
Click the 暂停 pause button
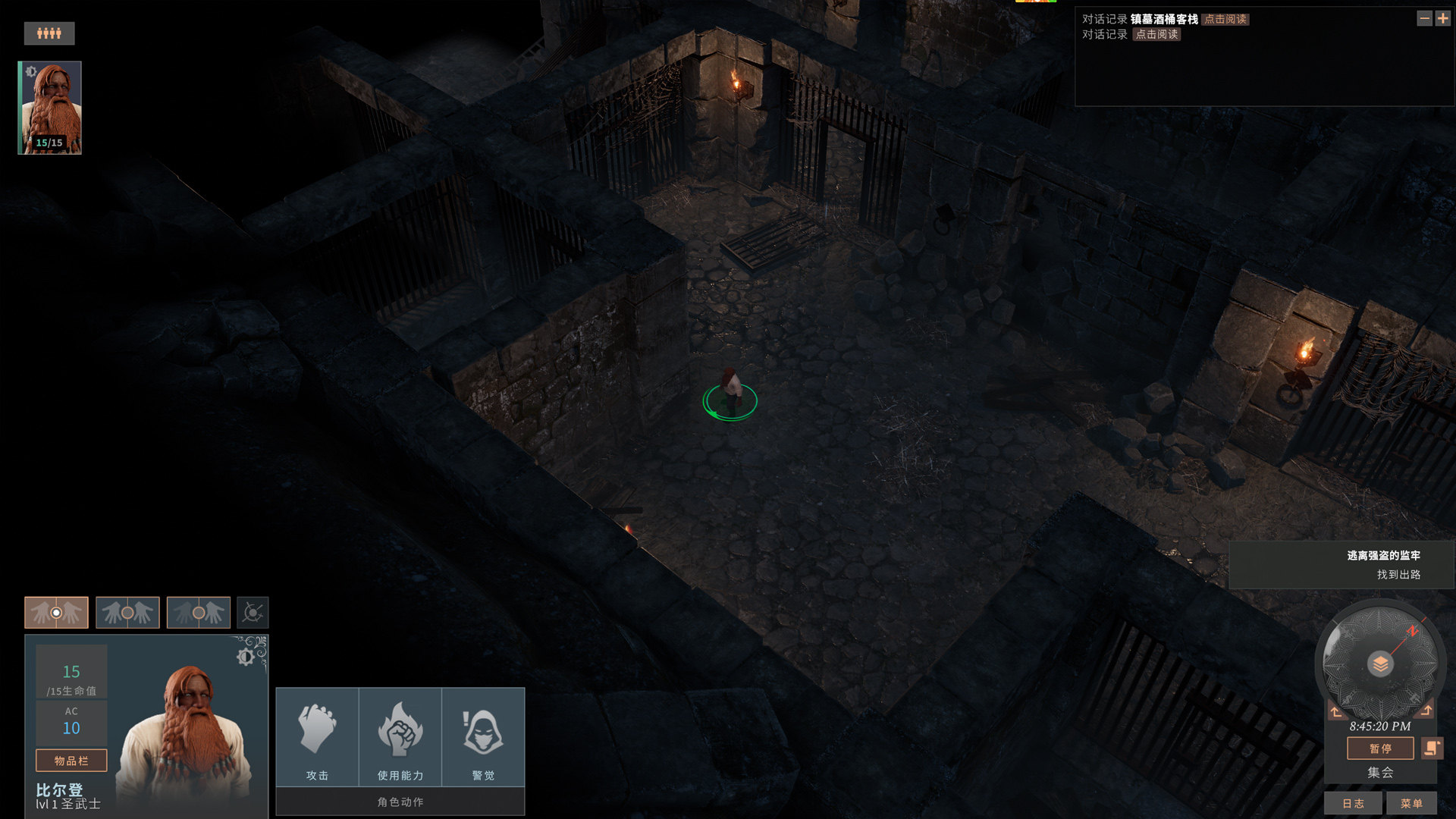(x=1380, y=748)
